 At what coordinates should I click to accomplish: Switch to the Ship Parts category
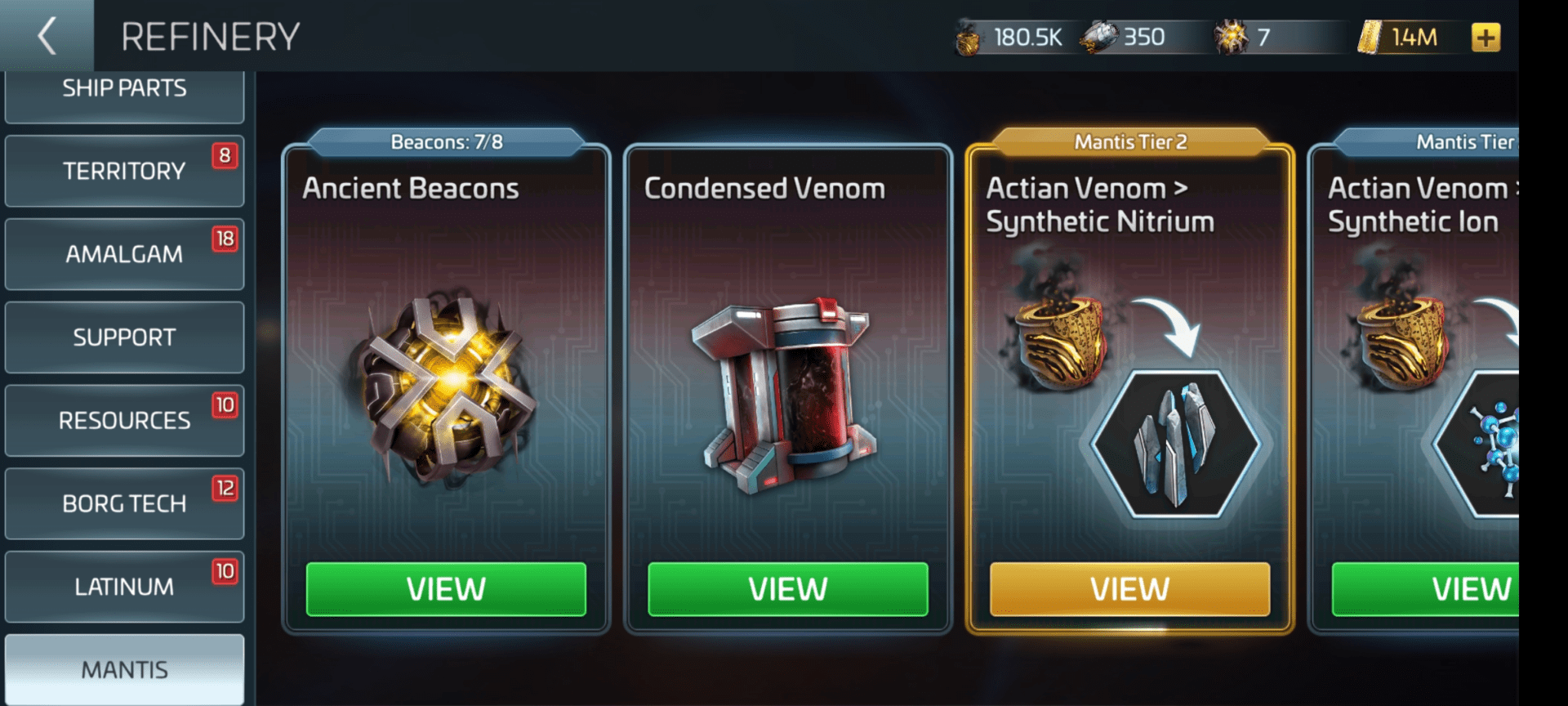point(124,92)
